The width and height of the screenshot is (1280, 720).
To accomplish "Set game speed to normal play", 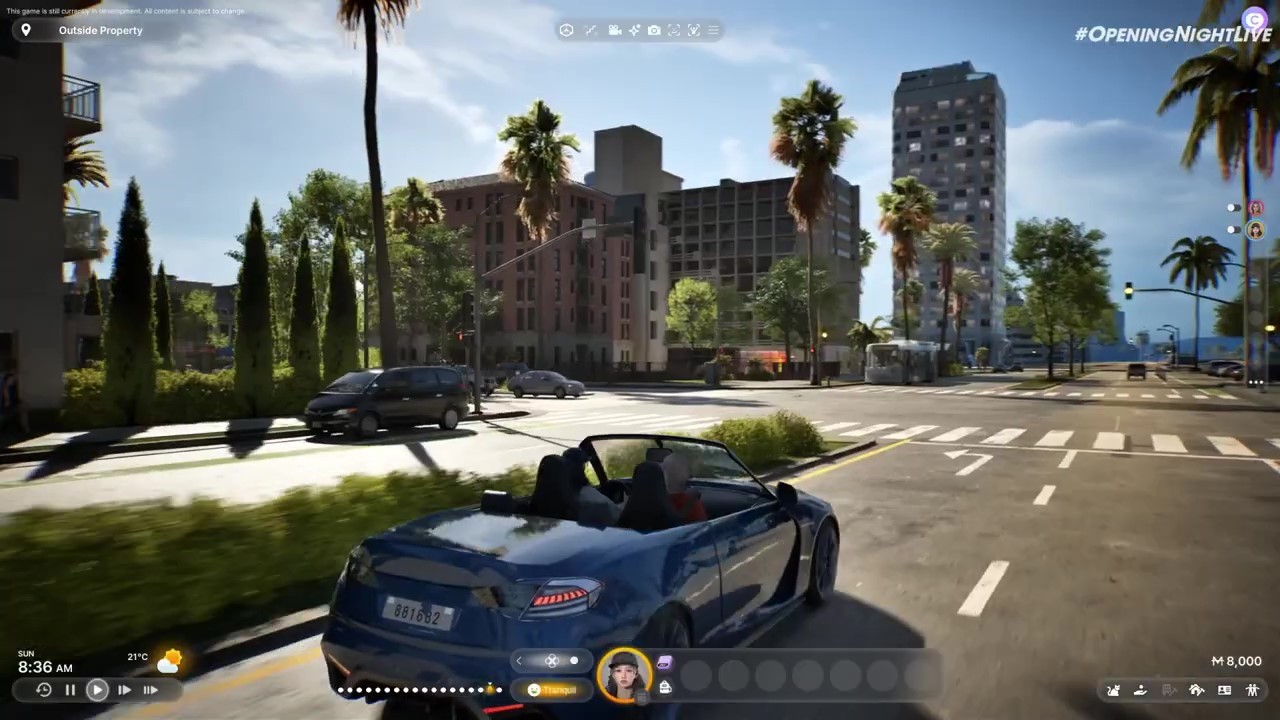I will click(x=97, y=689).
